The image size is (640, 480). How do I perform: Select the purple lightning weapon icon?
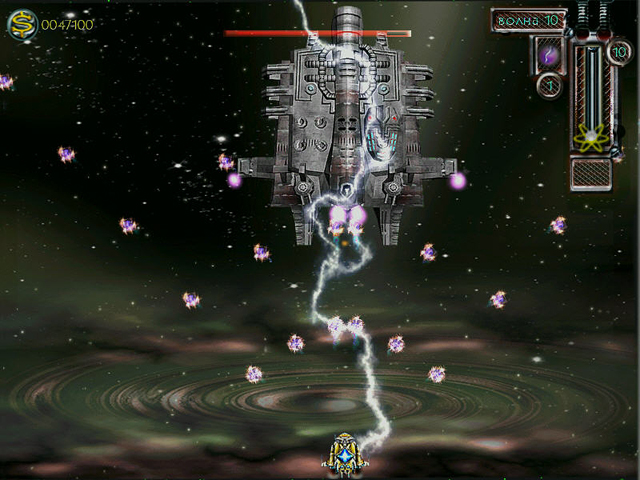549,54
